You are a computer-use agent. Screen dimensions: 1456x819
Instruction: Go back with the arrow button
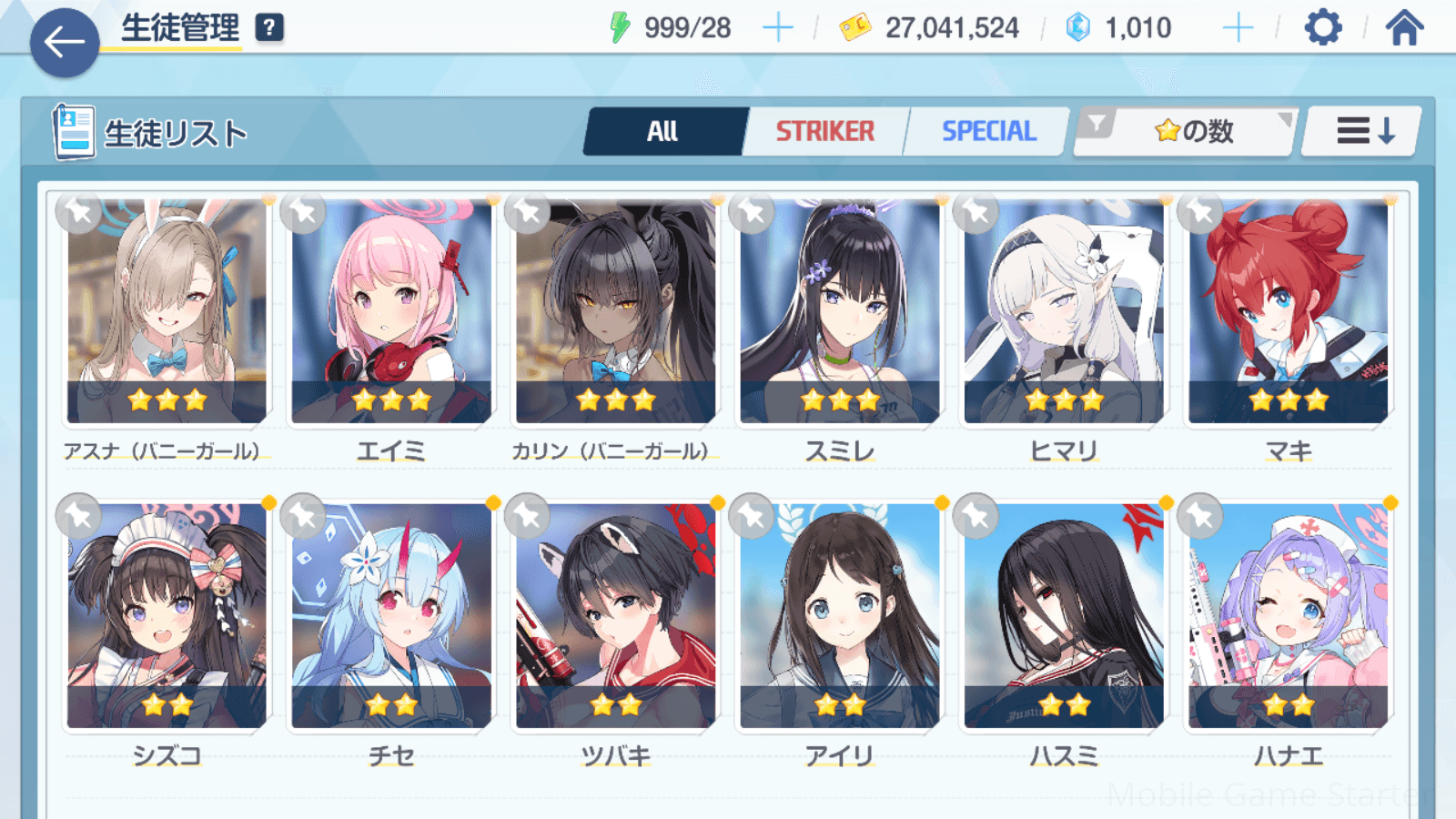(65, 42)
